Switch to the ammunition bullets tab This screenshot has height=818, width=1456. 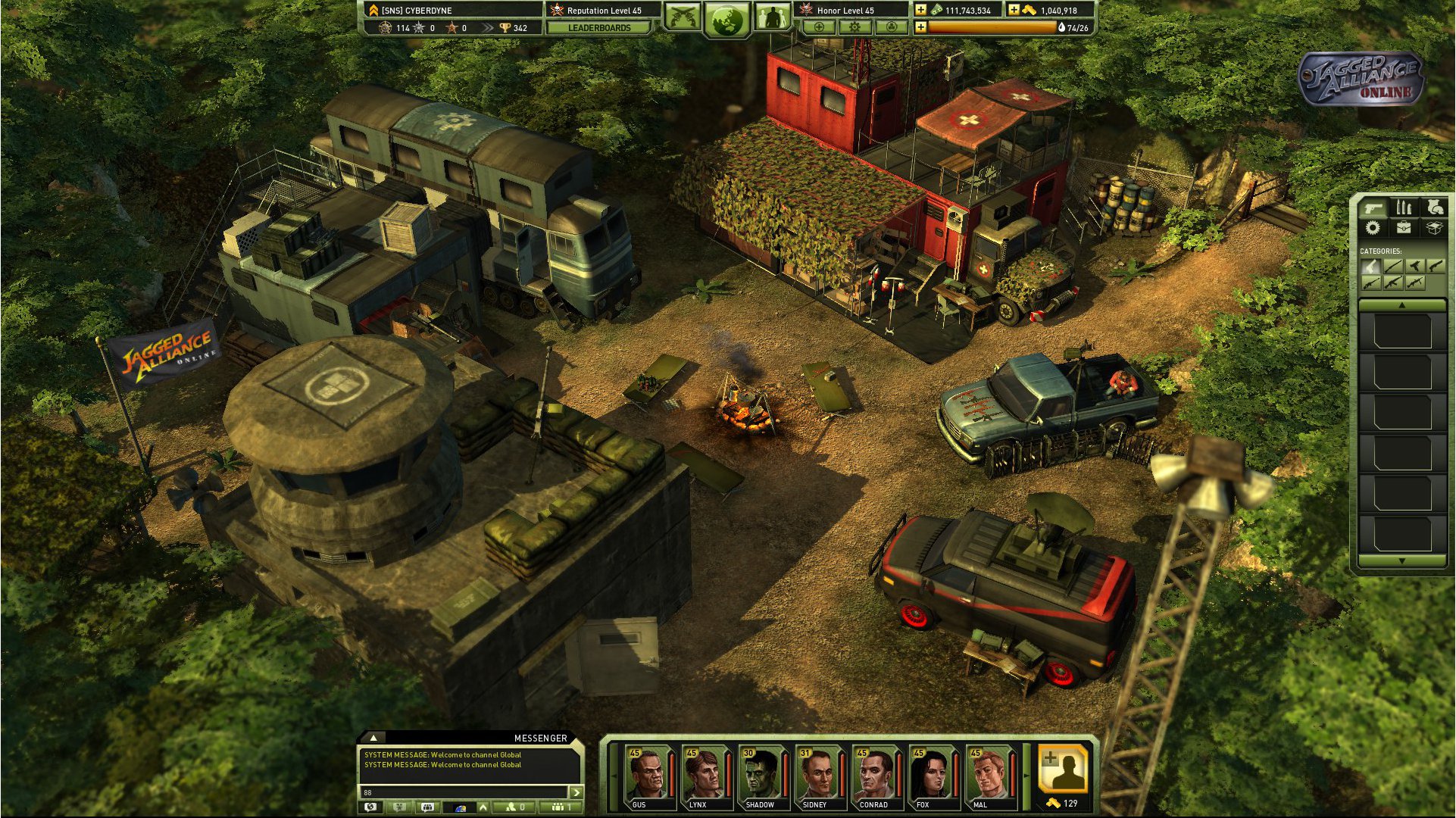(x=1403, y=208)
